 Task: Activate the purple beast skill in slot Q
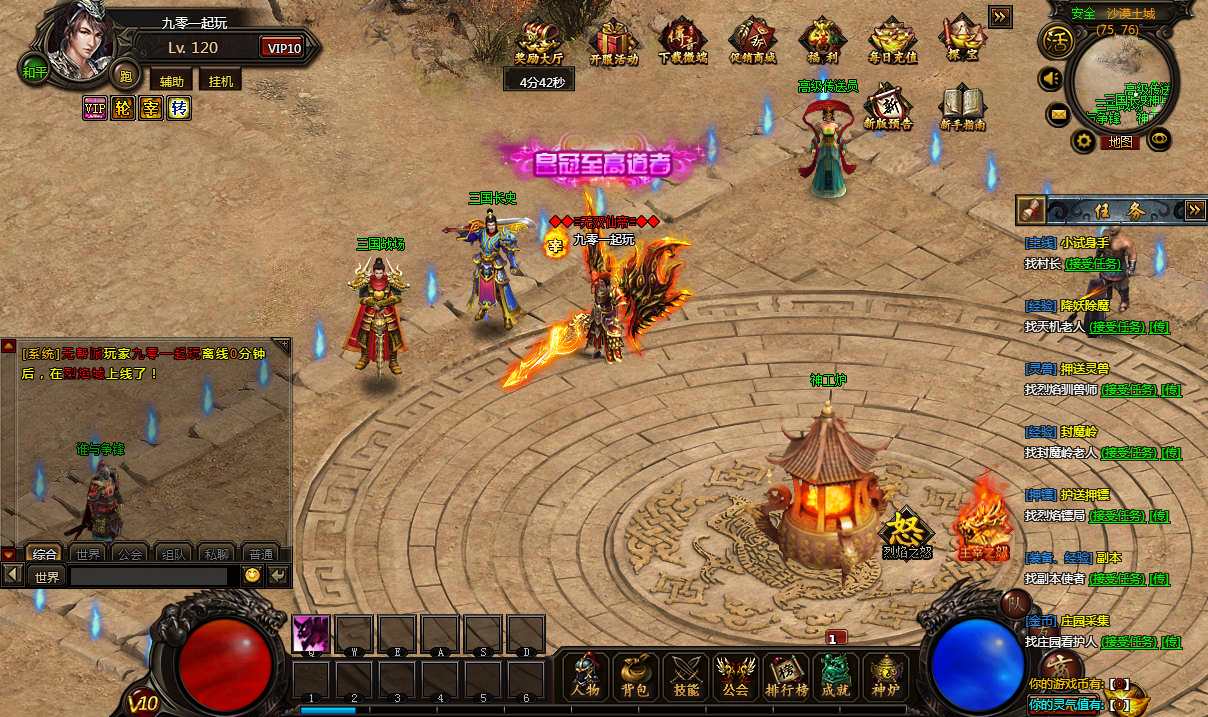[310, 634]
